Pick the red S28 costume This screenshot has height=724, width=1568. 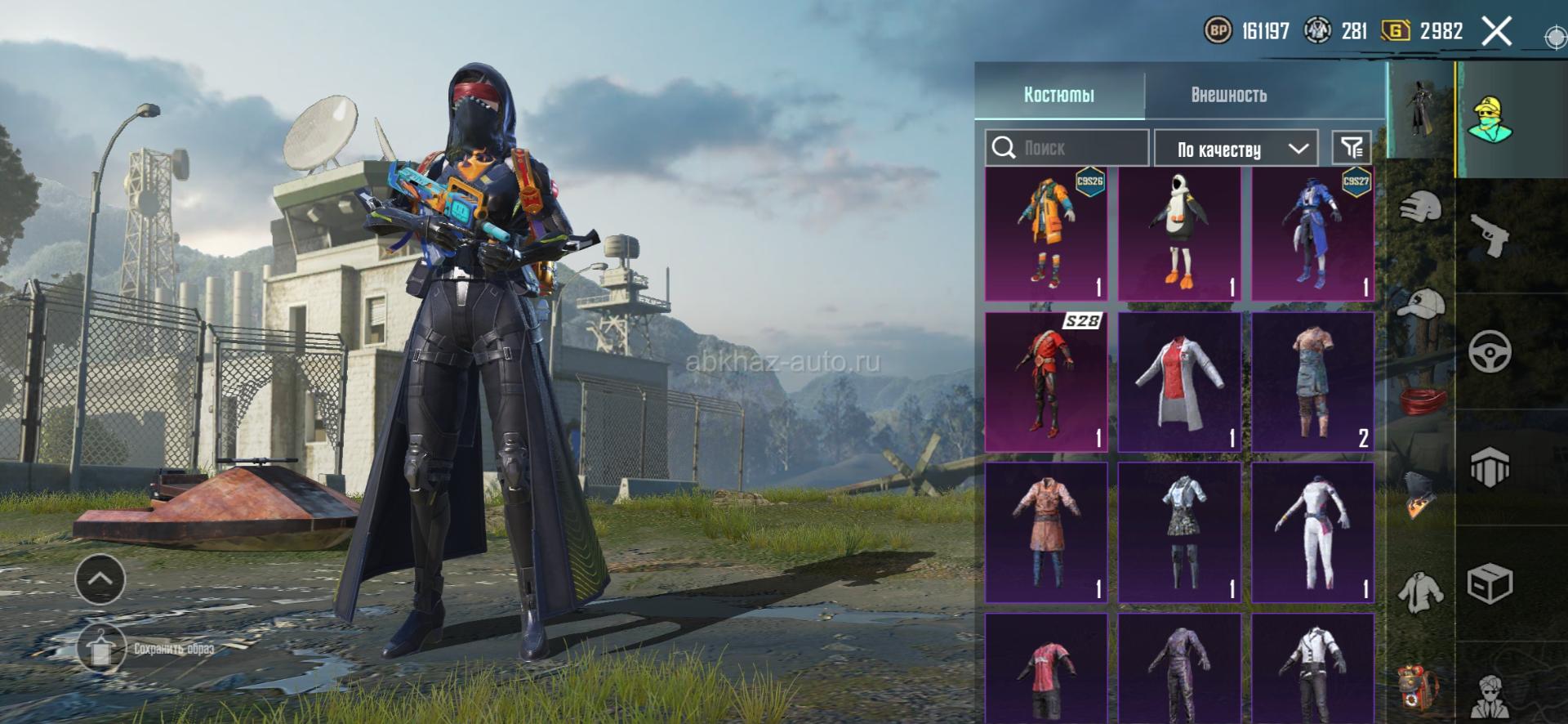(1046, 382)
